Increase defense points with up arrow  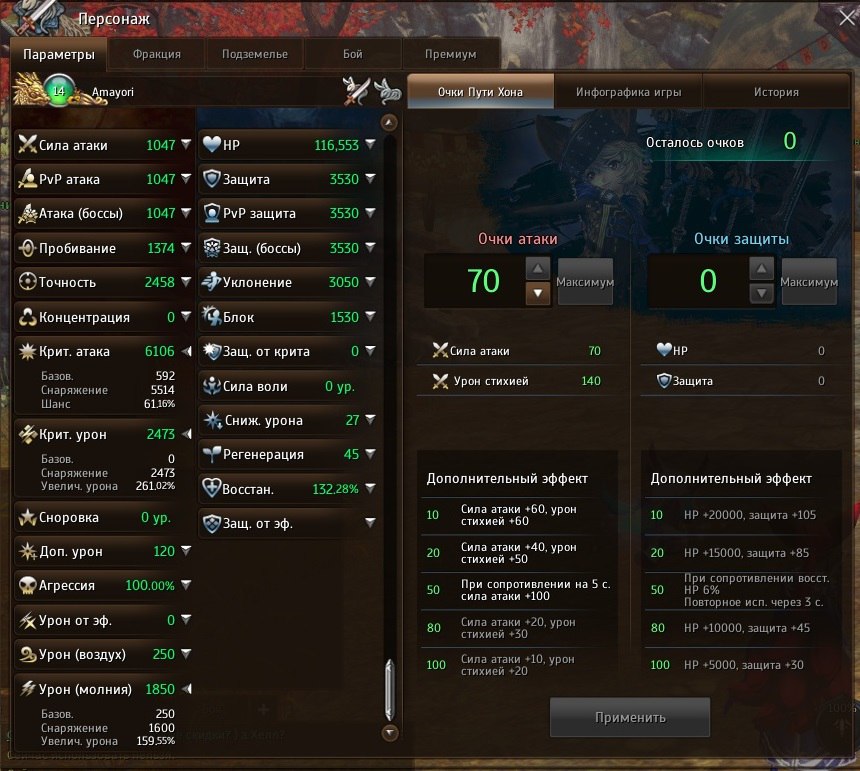pos(761,269)
